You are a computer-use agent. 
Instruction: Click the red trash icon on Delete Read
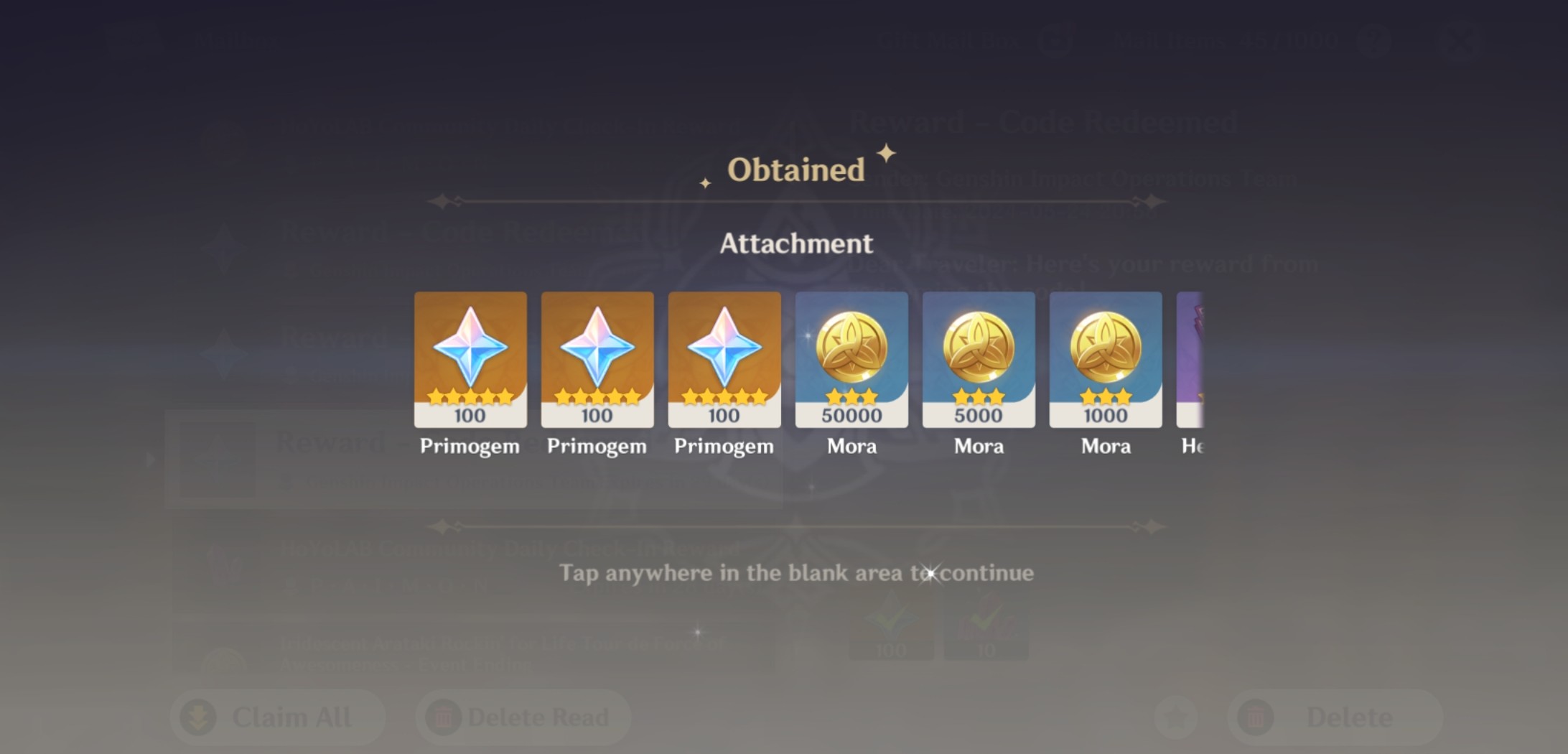pos(443,716)
